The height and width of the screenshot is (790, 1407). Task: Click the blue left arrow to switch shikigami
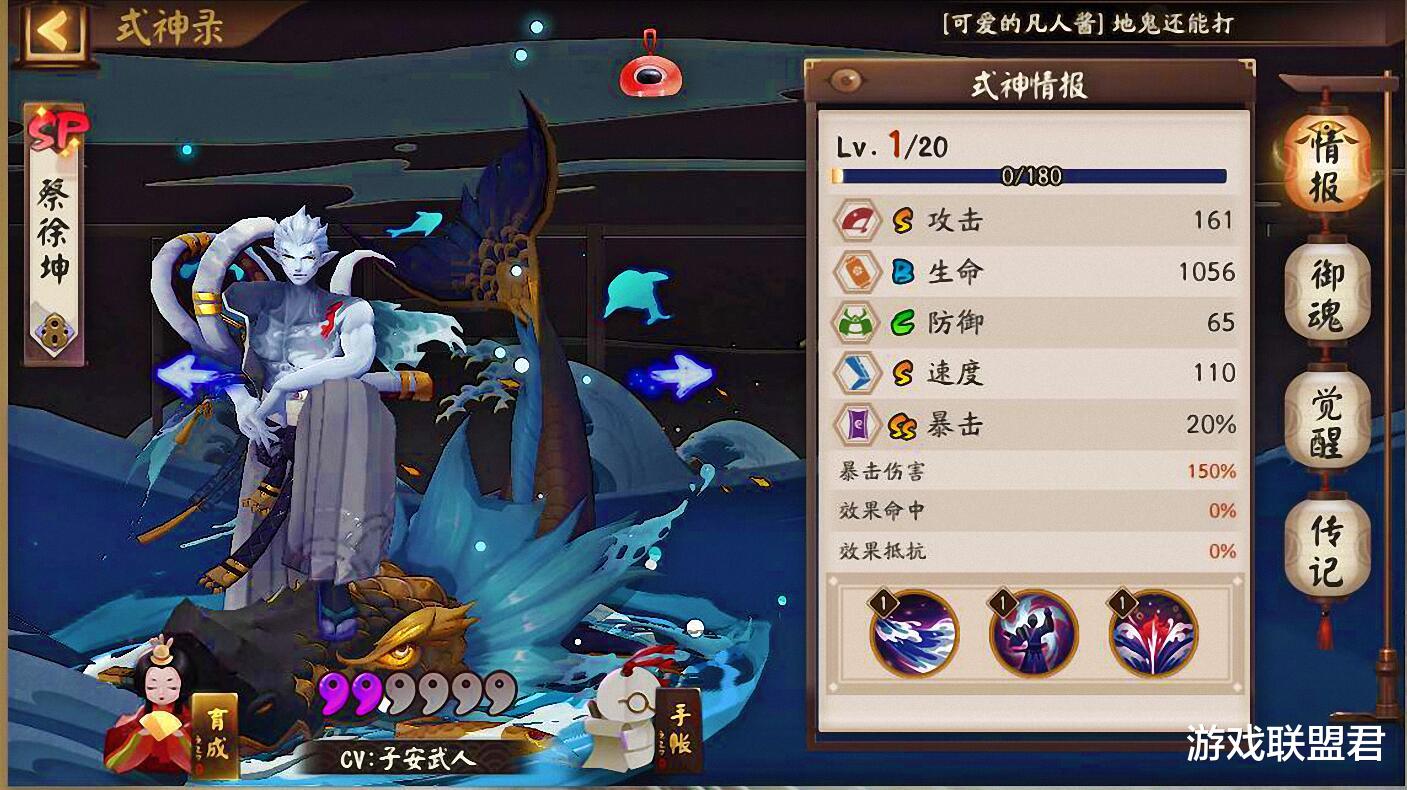185,375
